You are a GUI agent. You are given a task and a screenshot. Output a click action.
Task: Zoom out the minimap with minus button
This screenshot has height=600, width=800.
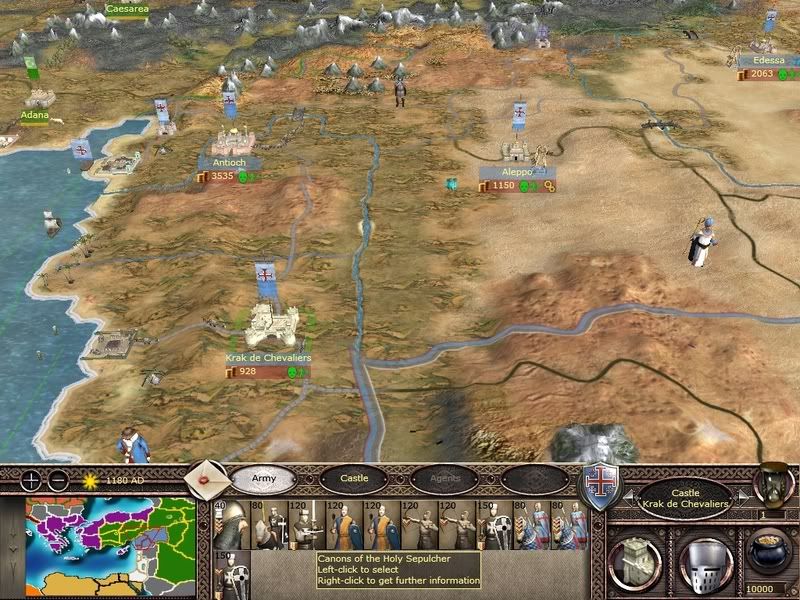[x=58, y=479]
